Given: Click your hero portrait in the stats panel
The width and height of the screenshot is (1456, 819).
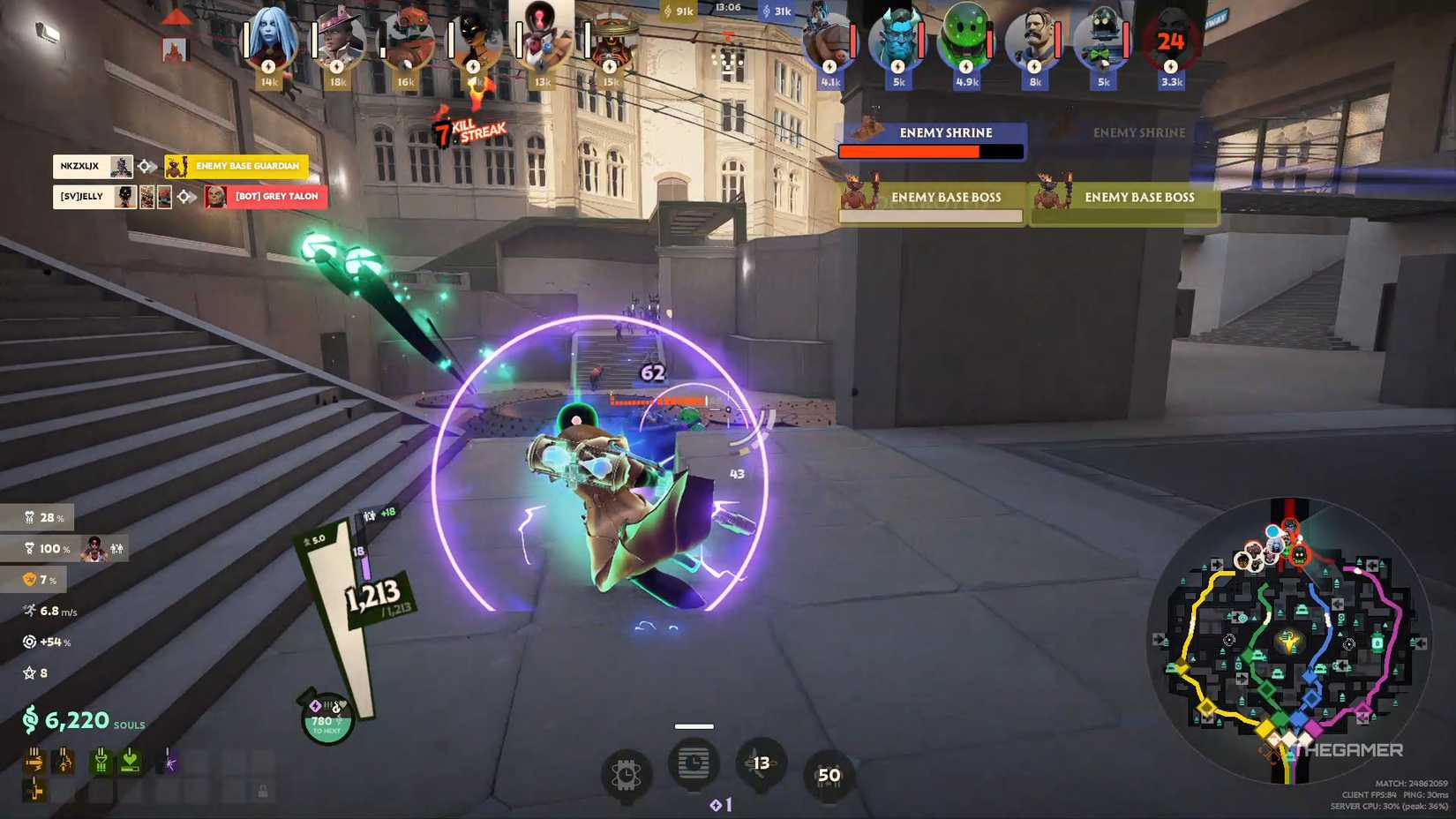Looking at the screenshot, I should pyautogui.click(x=92, y=548).
